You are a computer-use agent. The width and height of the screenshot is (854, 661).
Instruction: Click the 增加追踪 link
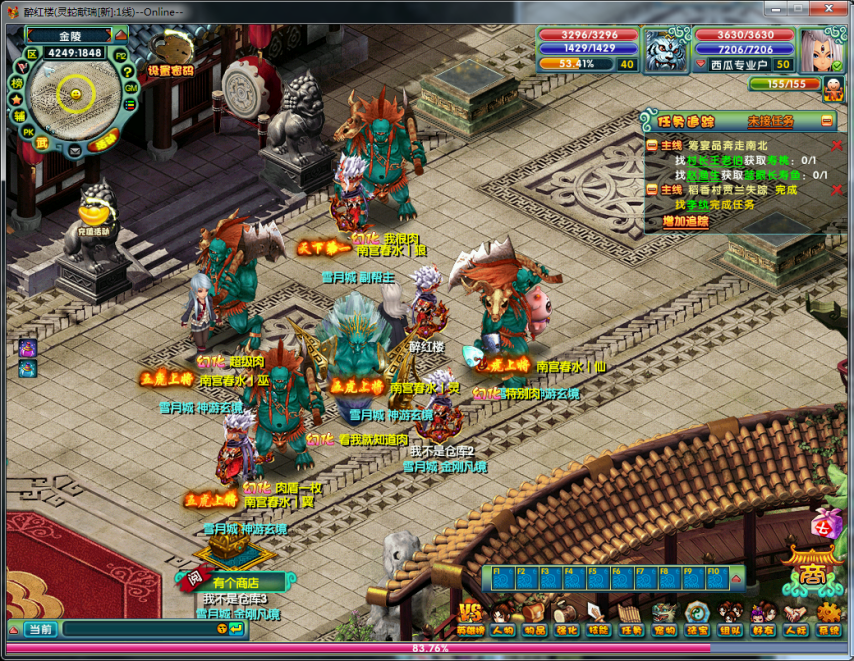tap(686, 221)
